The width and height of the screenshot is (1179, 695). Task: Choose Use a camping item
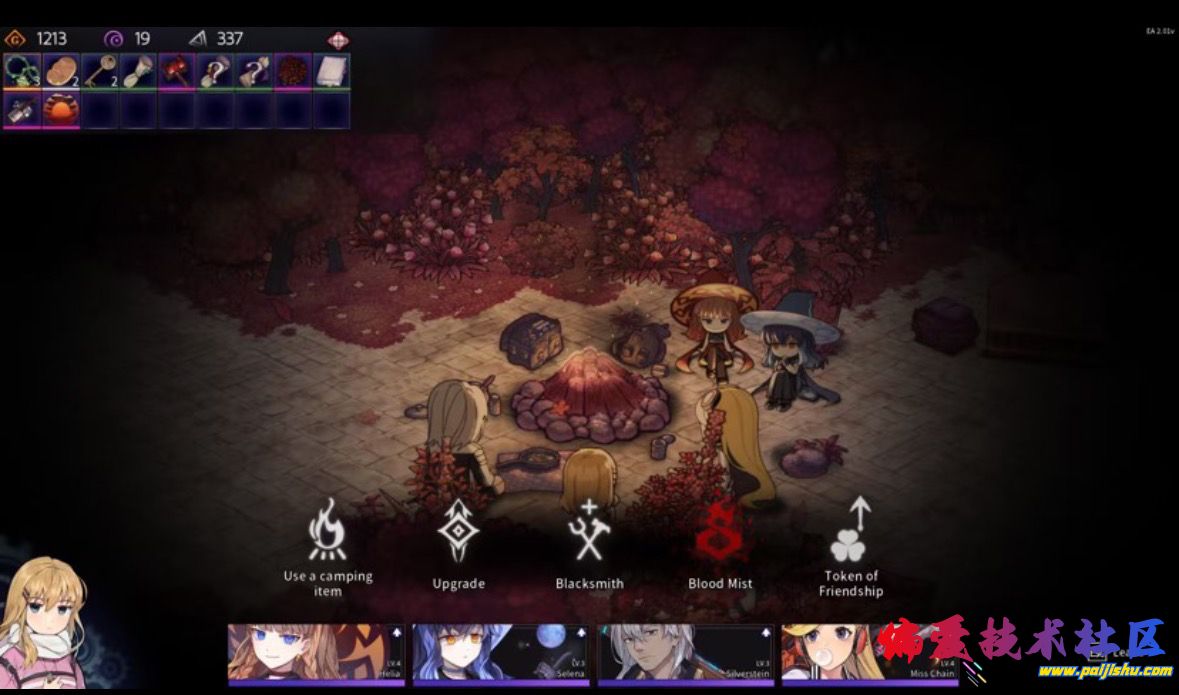(327, 545)
